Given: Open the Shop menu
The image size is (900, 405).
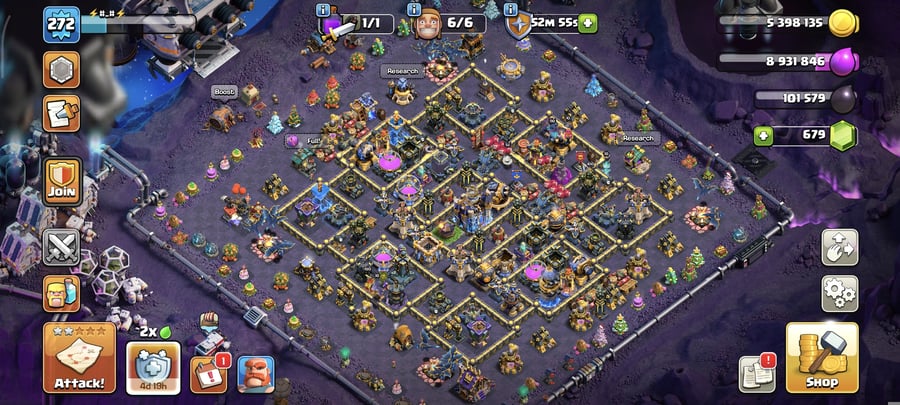Looking at the screenshot, I should tap(821, 357).
